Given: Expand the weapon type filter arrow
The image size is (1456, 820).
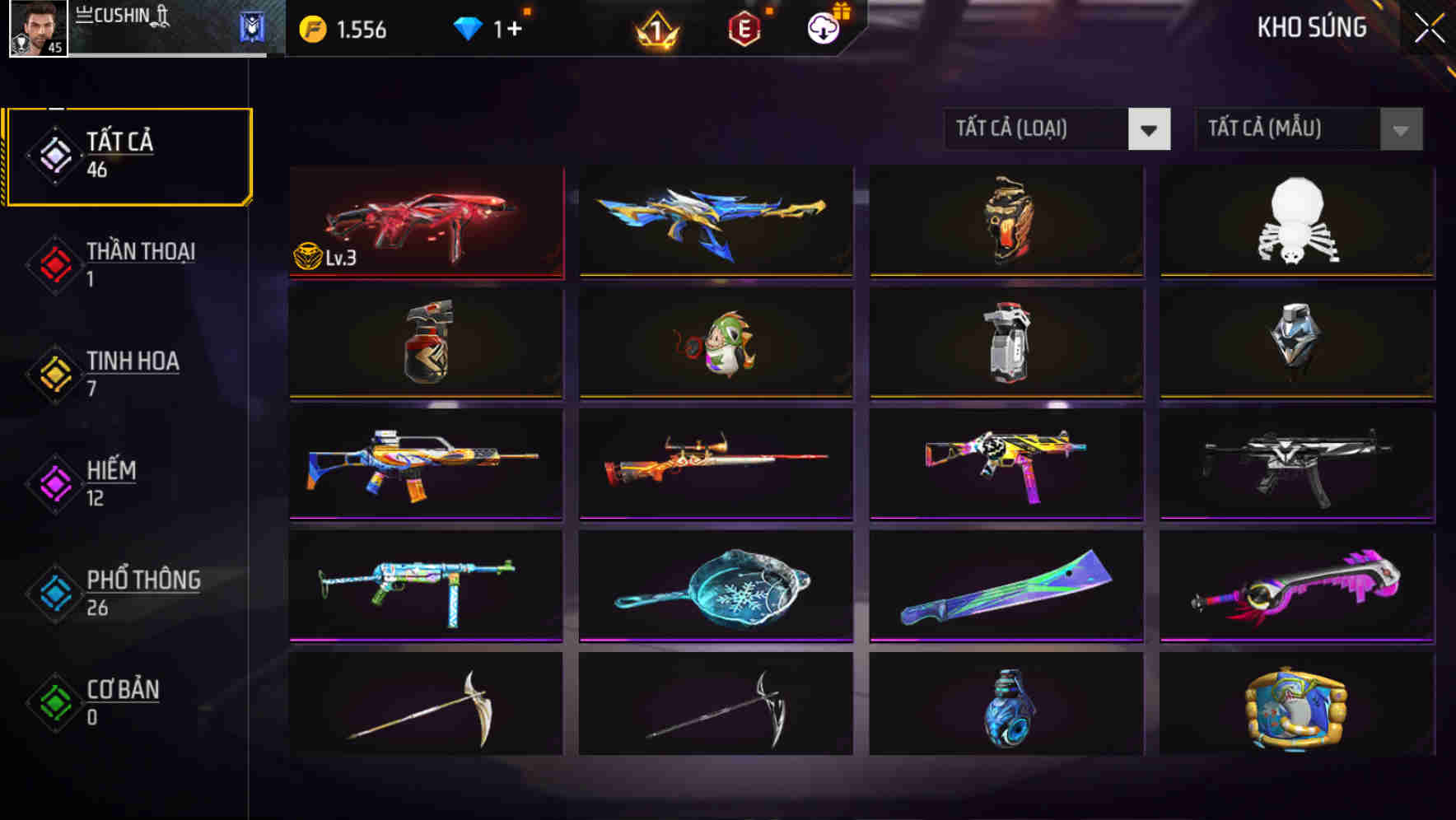Looking at the screenshot, I should point(1150,129).
